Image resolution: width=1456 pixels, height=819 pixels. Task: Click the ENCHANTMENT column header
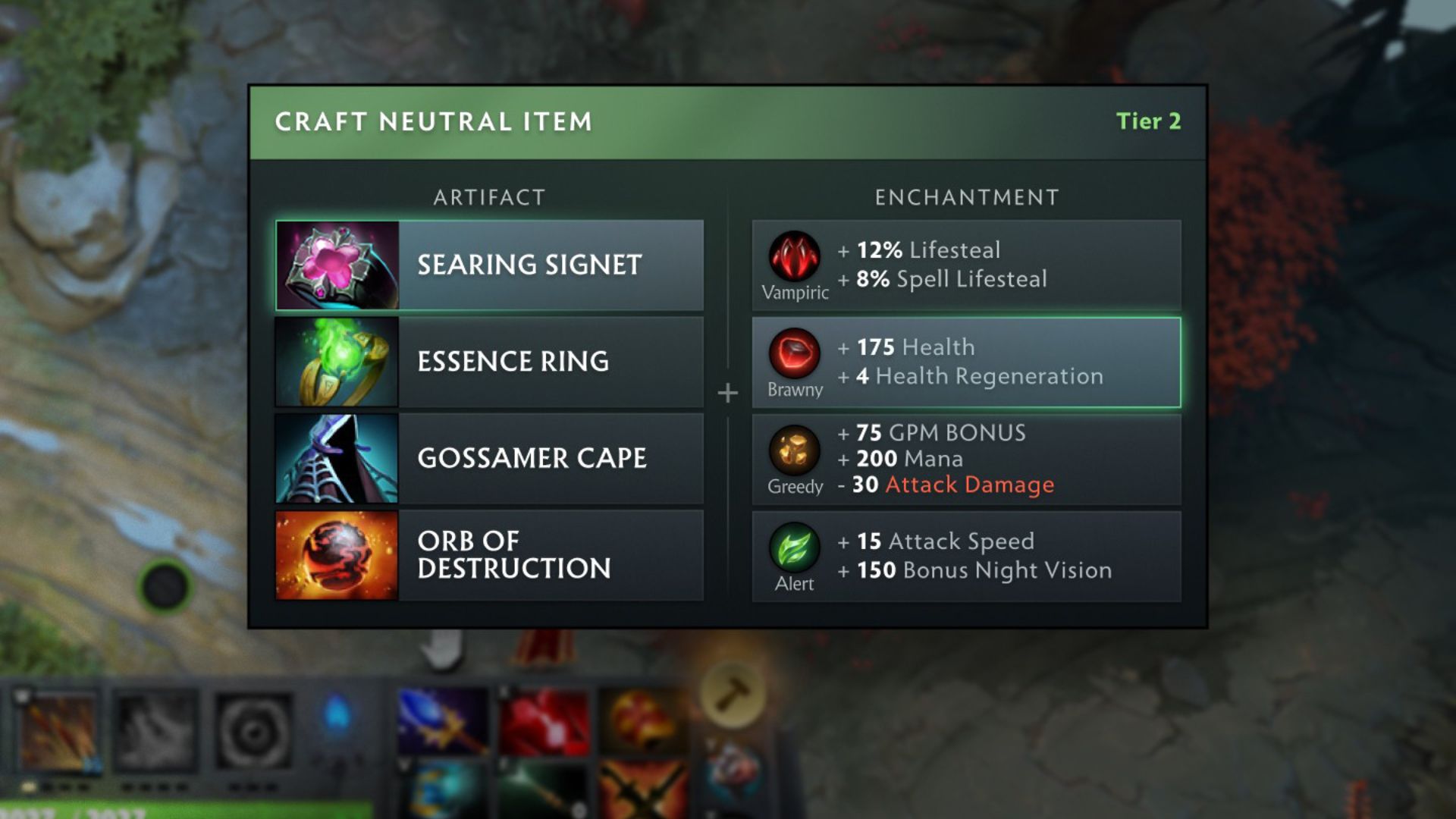(x=965, y=197)
